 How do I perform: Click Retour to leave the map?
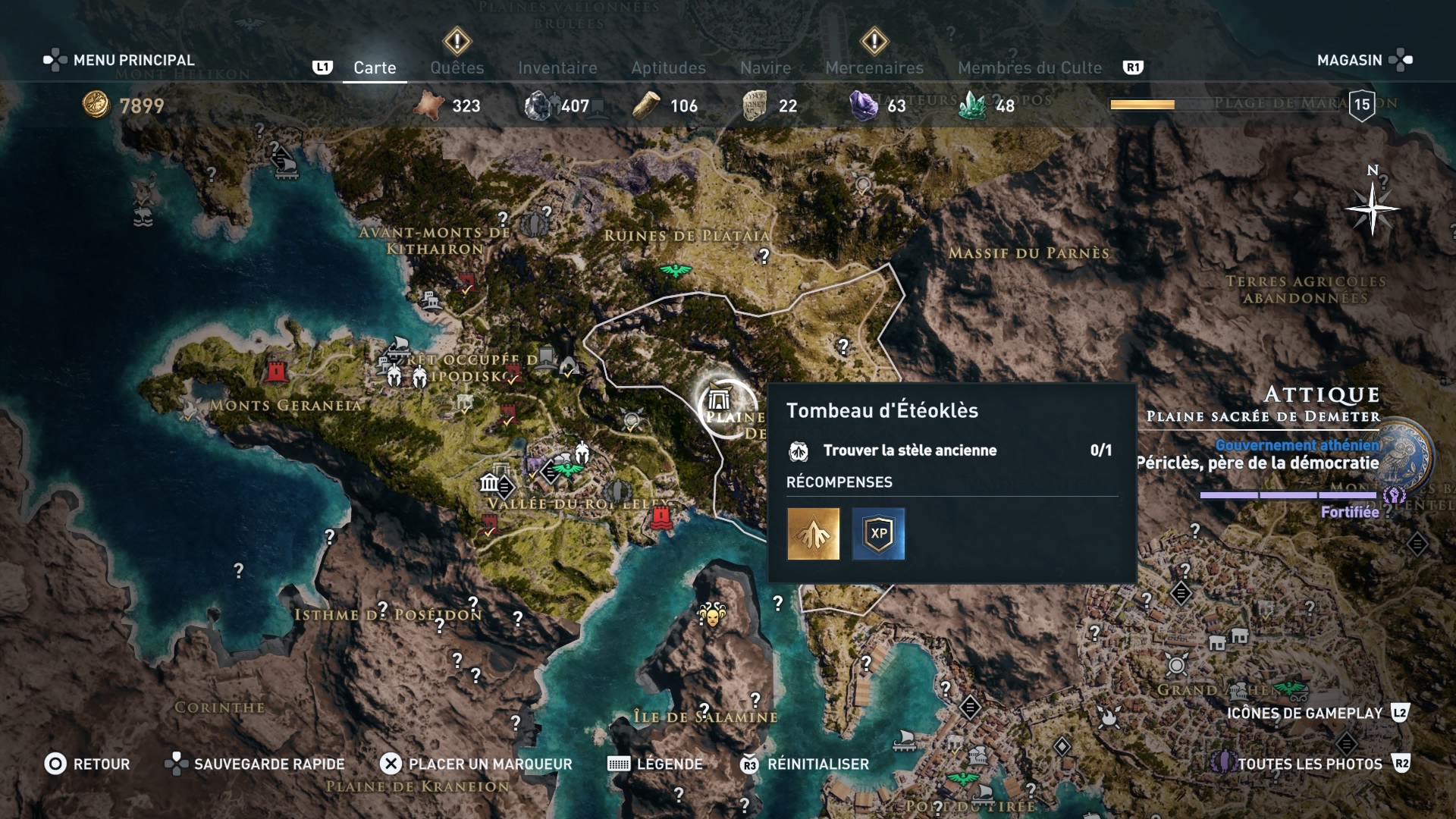tap(87, 764)
